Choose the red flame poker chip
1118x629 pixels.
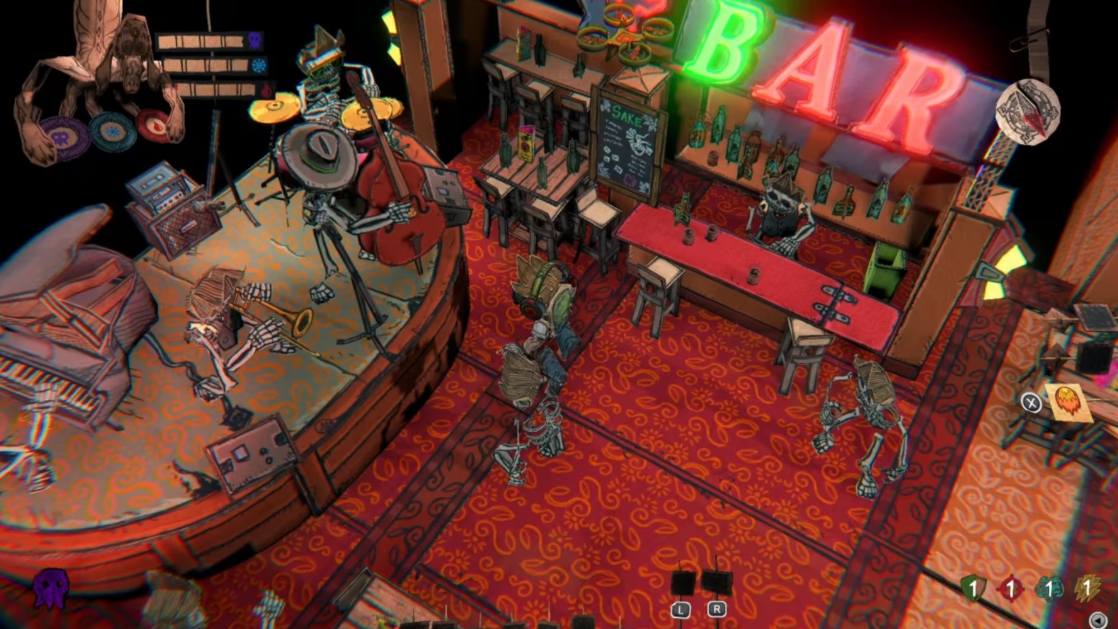154,126
